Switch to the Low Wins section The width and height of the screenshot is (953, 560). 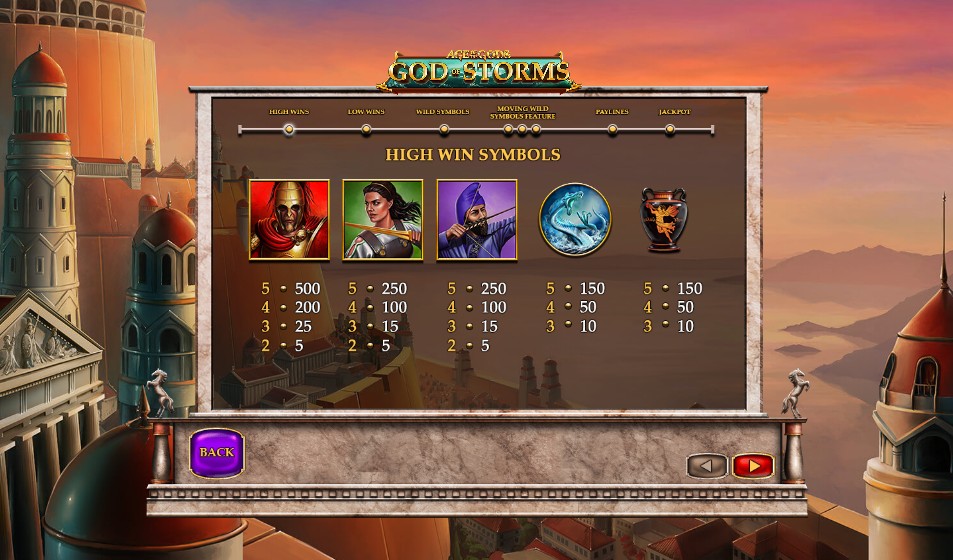(366, 129)
